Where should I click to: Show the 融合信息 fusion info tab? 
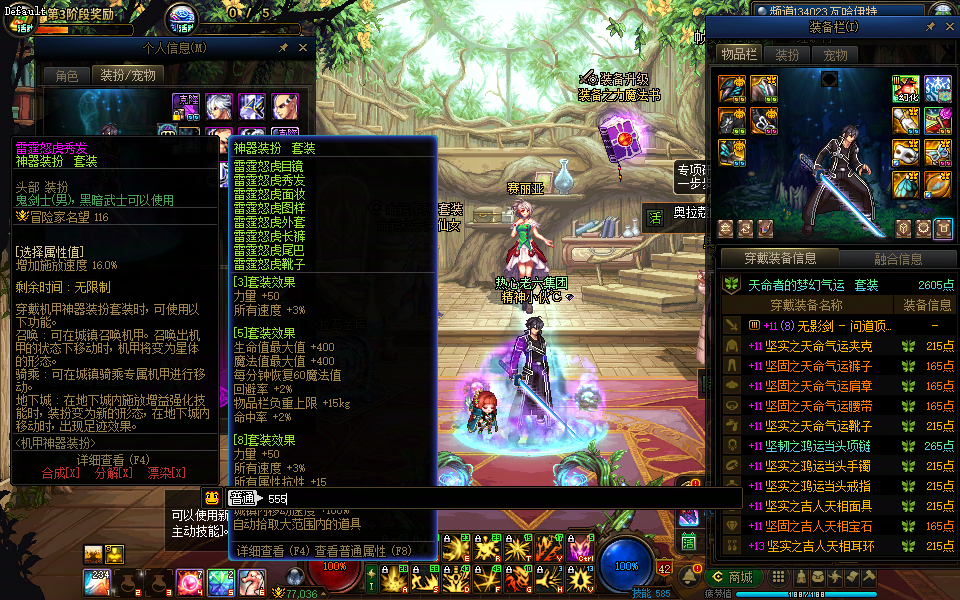point(898,259)
